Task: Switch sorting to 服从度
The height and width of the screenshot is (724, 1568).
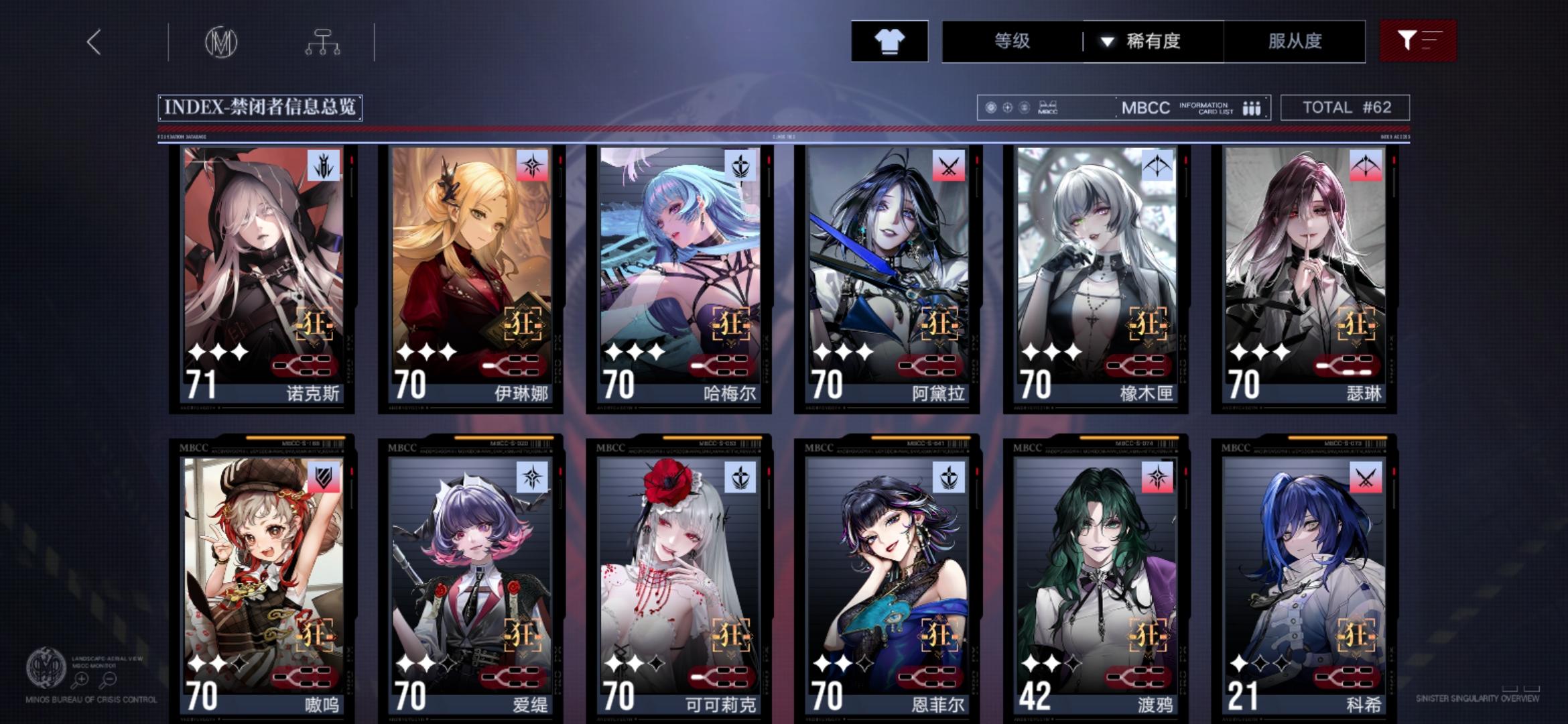Action: [1295, 42]
